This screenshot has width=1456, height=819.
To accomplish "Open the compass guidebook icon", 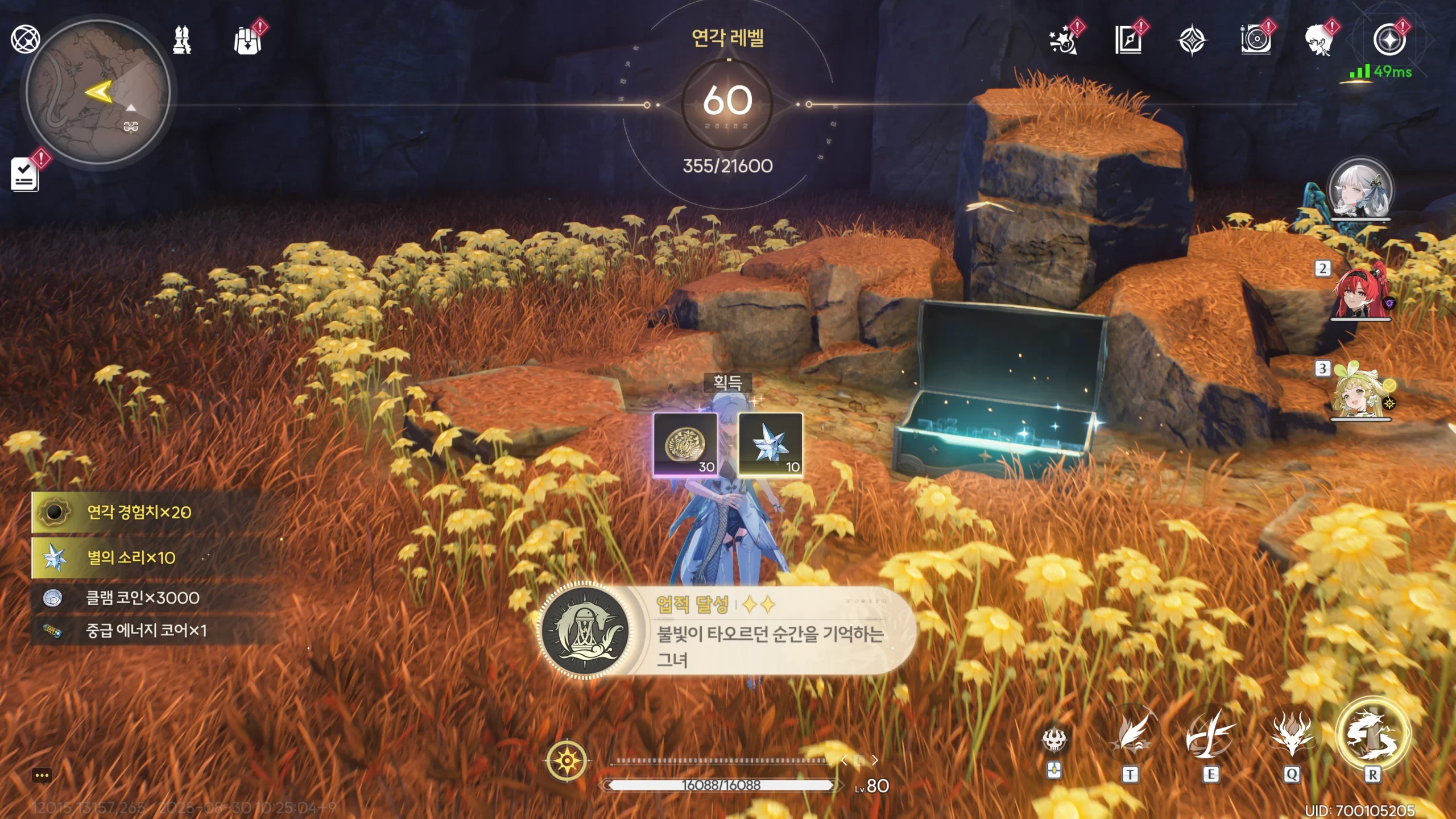I will click(x=1128, y=40).
